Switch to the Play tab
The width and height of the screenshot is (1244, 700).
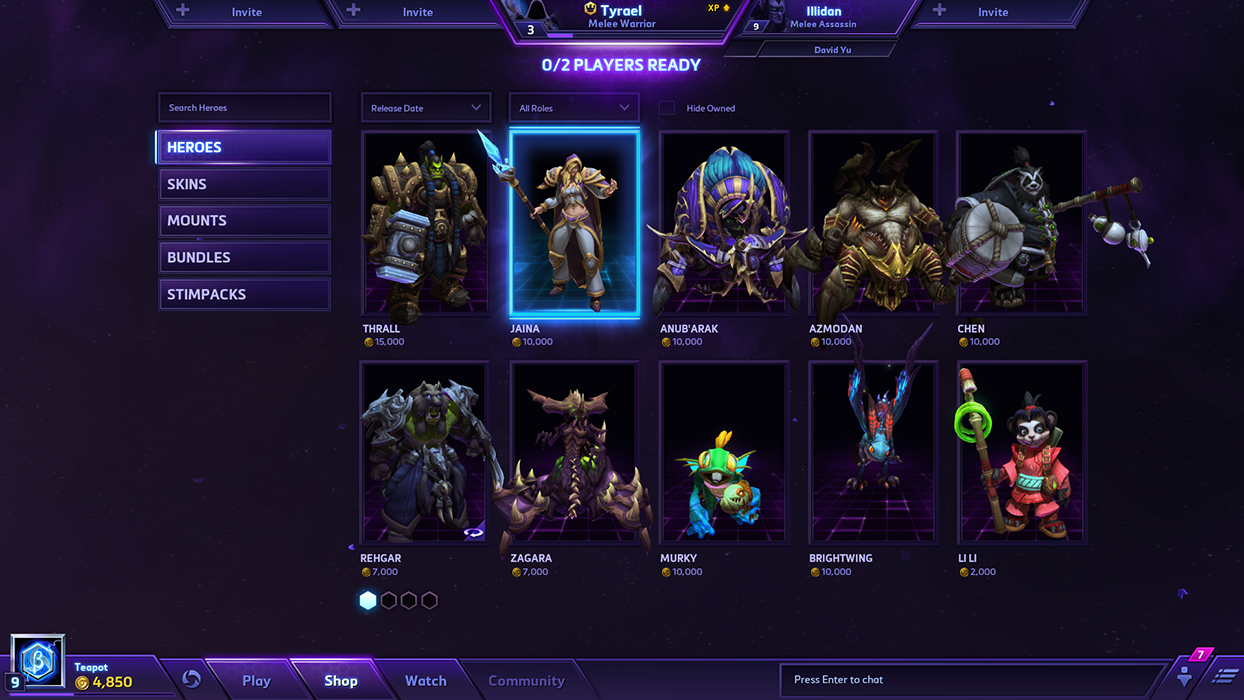[256, 681]
